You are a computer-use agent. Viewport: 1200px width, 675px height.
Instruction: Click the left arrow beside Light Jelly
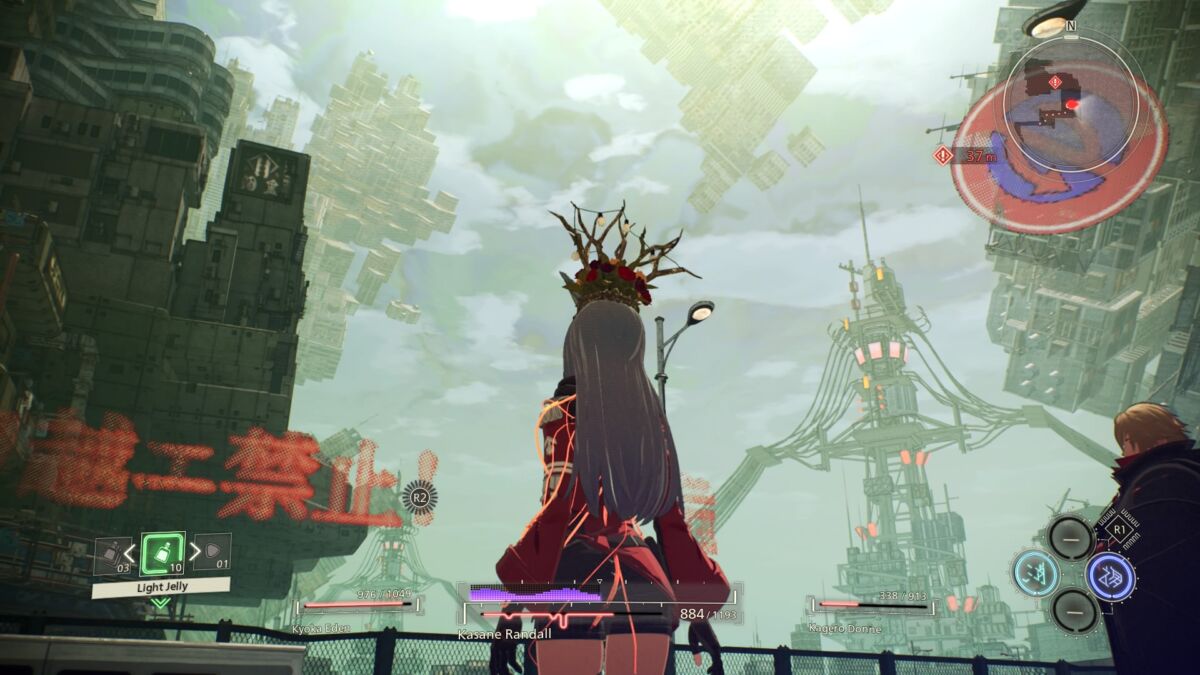coord(130,553)
